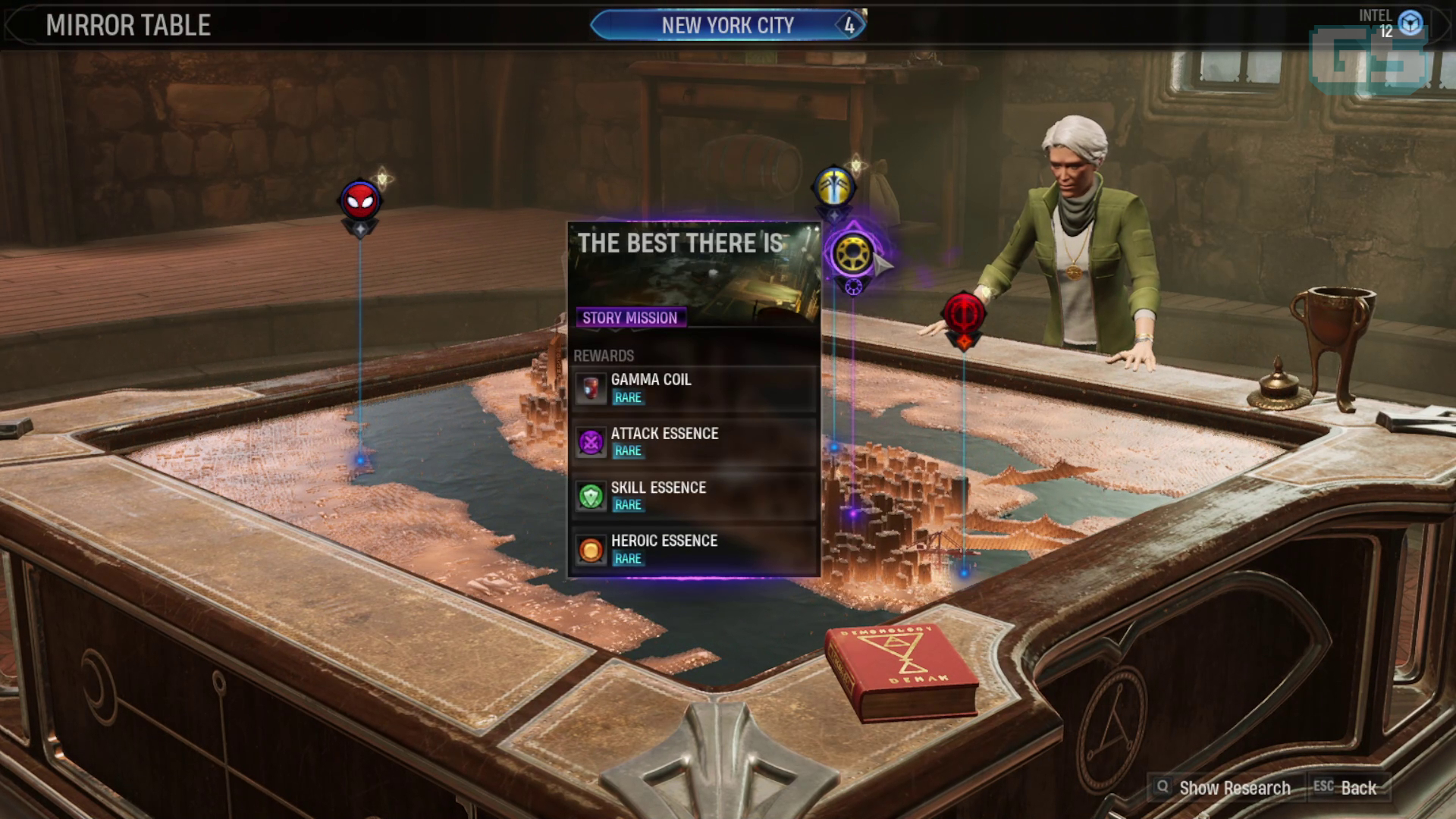The width and height of the screenshot is (1456, 819).
Task: Click the Gamma Coil reward icon
Action: coord(590,388)
